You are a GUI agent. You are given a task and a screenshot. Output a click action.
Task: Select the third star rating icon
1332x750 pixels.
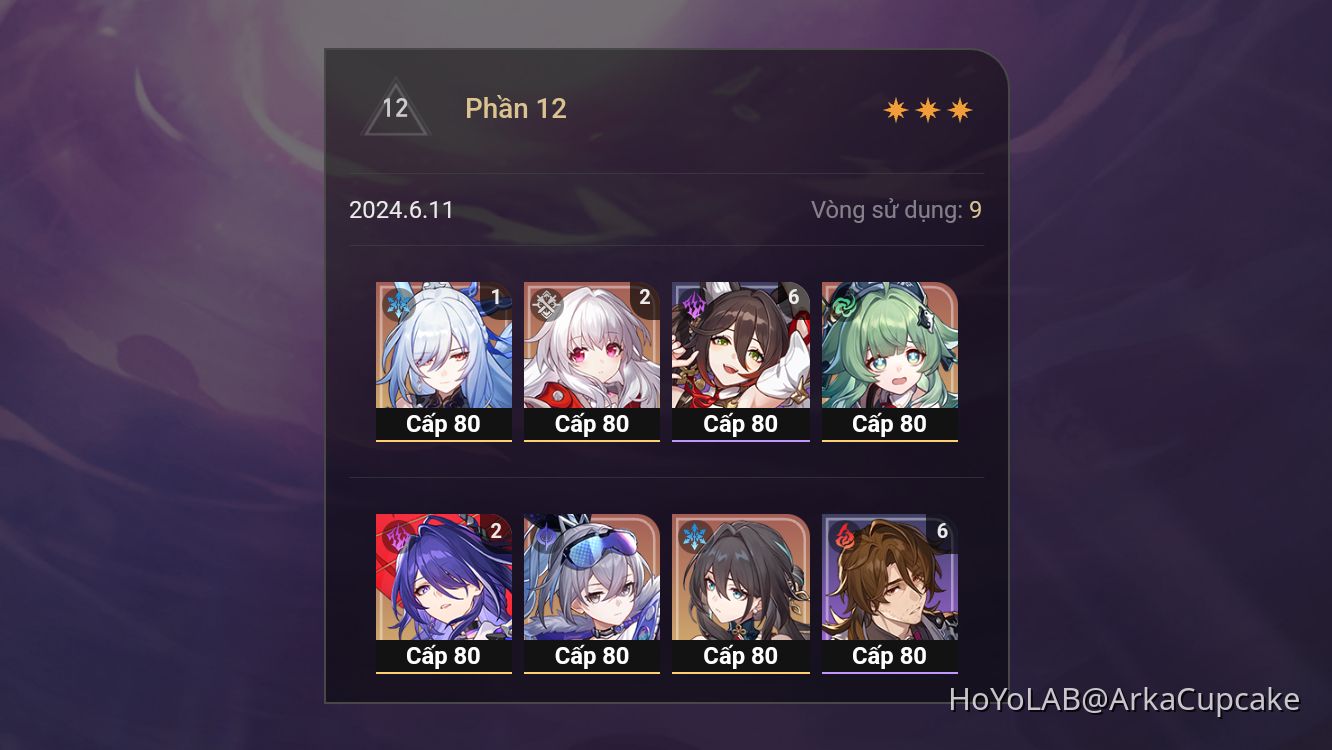click(959, 108)
